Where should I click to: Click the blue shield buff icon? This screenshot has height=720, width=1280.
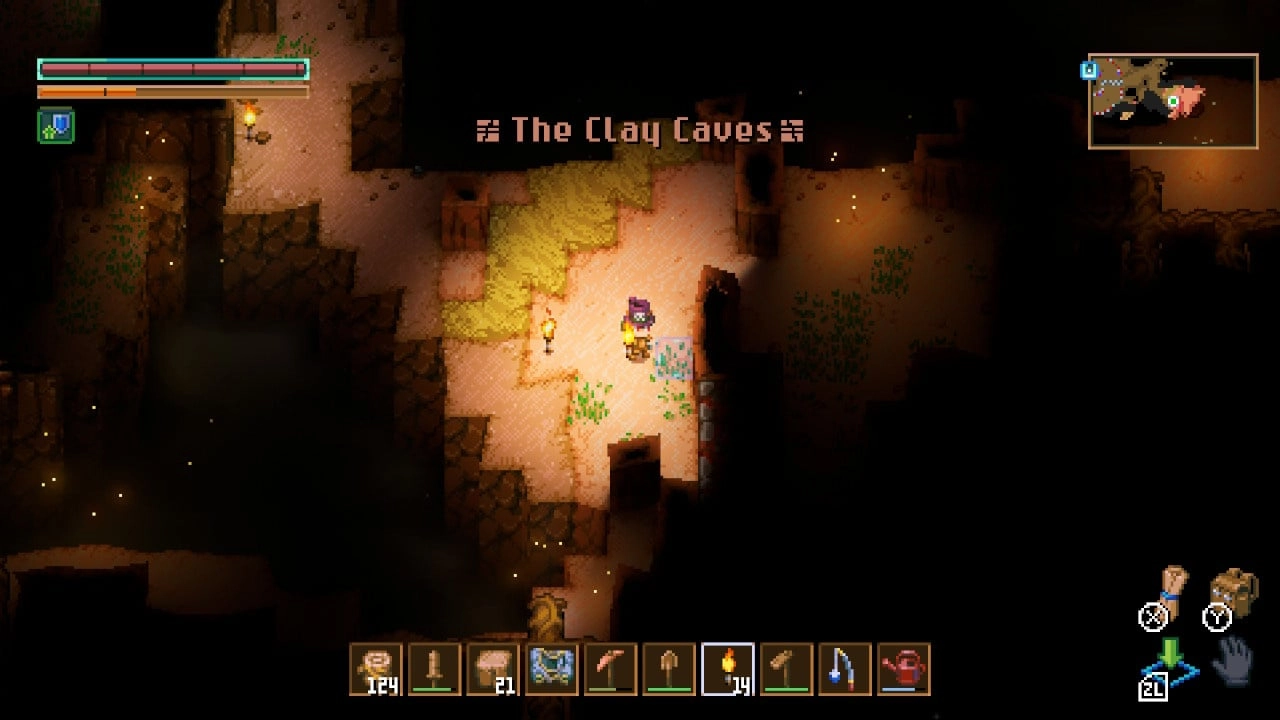tap(56, 126)
